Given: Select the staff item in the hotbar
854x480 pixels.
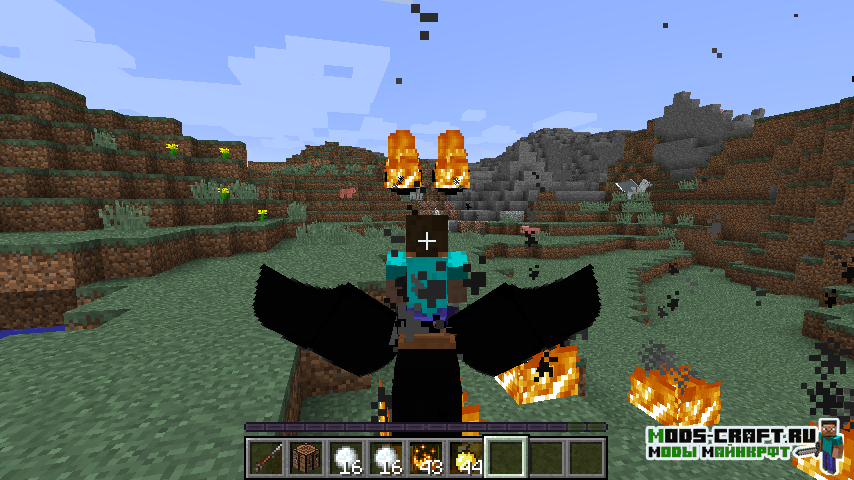Looking at the screenshot, I should click(265, 458).
